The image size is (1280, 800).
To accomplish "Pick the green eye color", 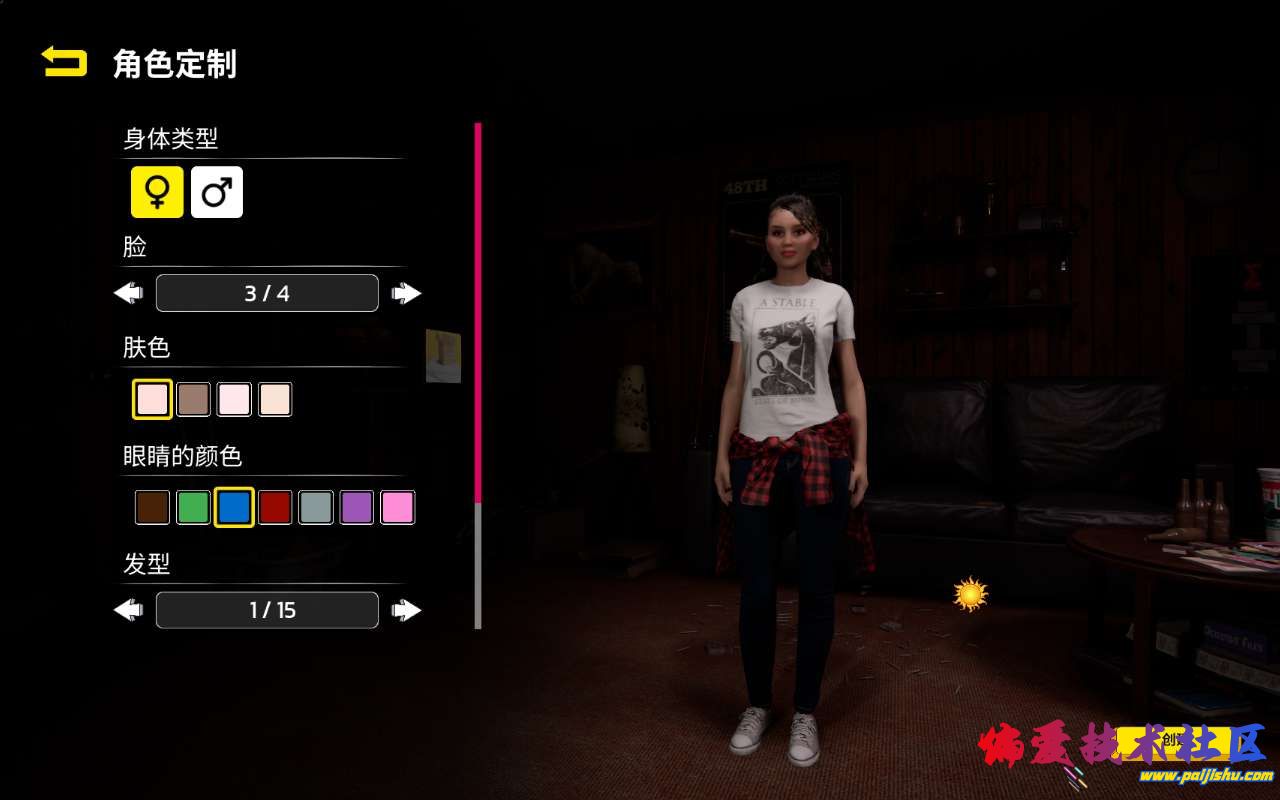I will click(x=193, y=508).
